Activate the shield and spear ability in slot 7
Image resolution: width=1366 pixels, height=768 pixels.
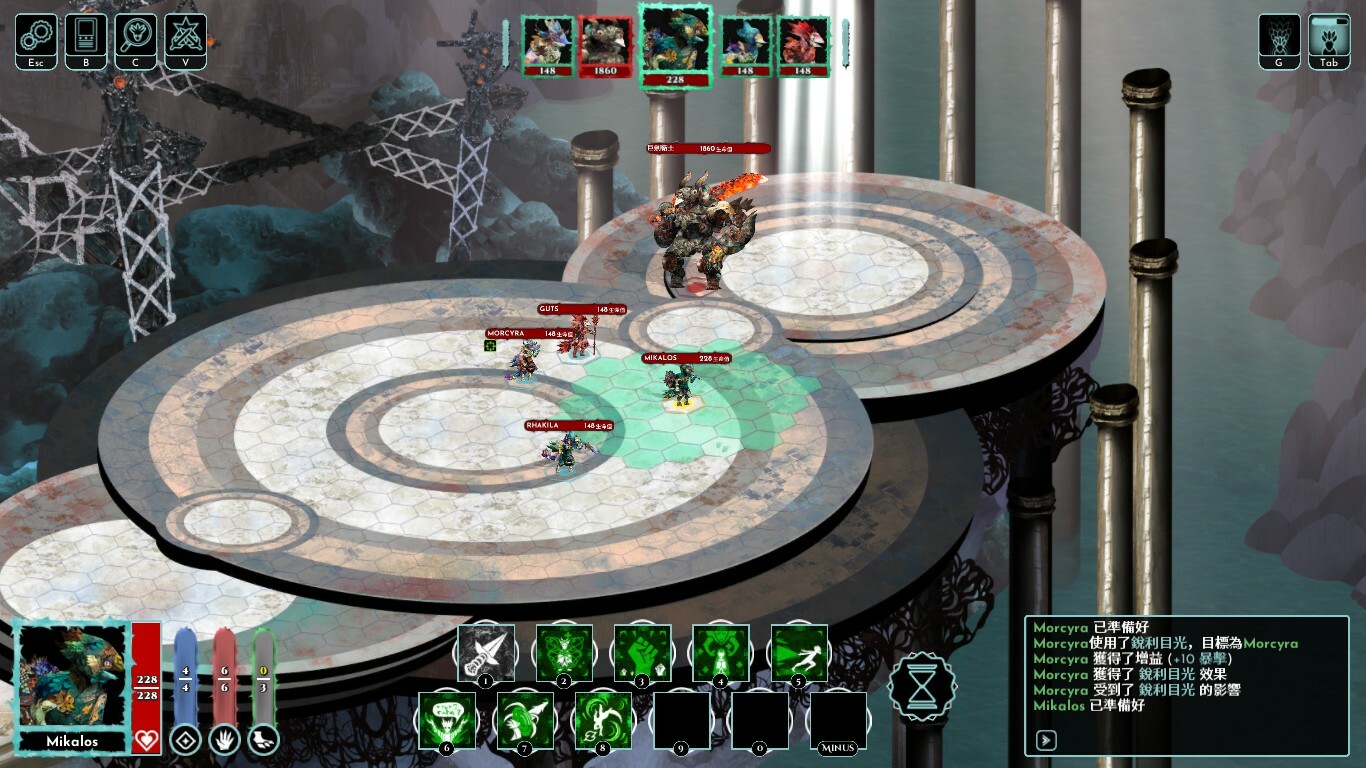[525, 718]
